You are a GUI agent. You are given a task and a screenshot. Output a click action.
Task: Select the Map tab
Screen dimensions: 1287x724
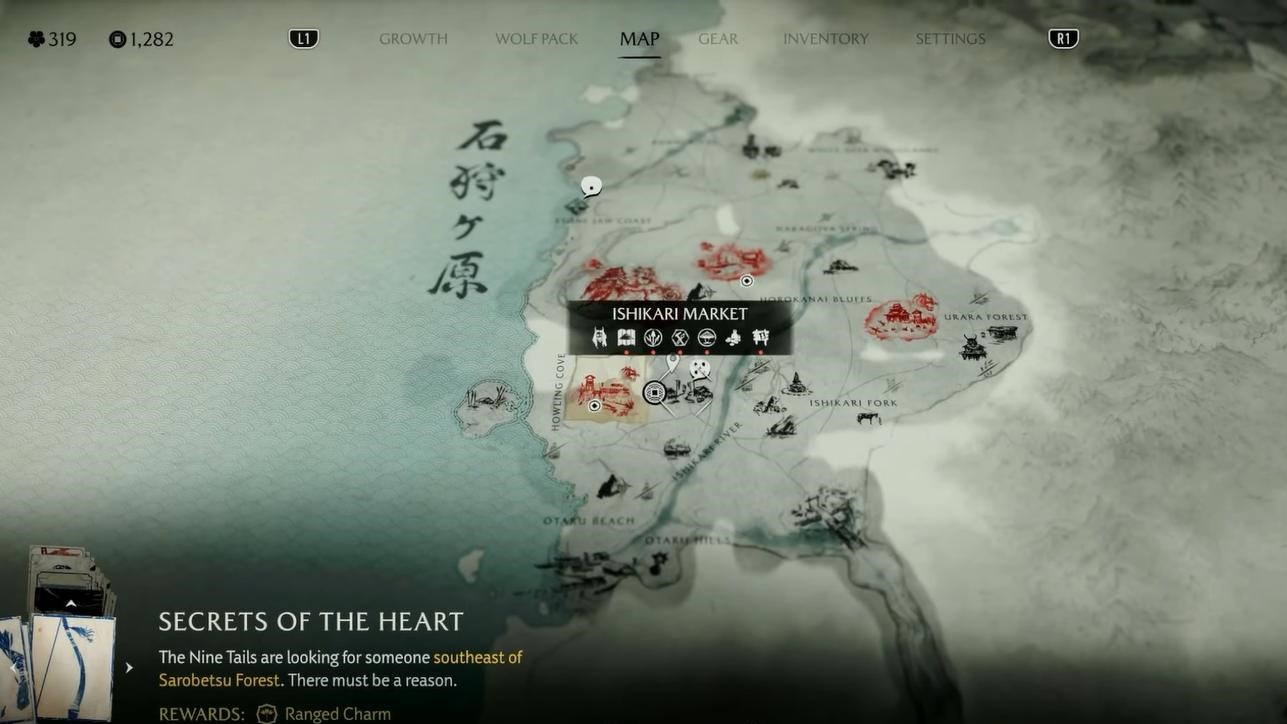coord(639,39)
